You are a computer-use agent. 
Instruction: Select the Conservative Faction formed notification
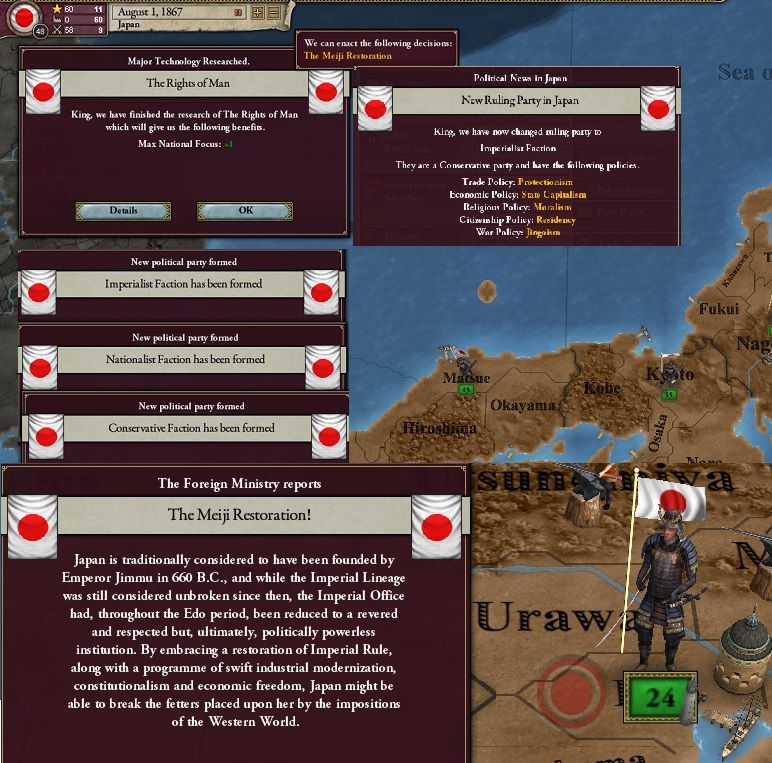coord(185,428)
